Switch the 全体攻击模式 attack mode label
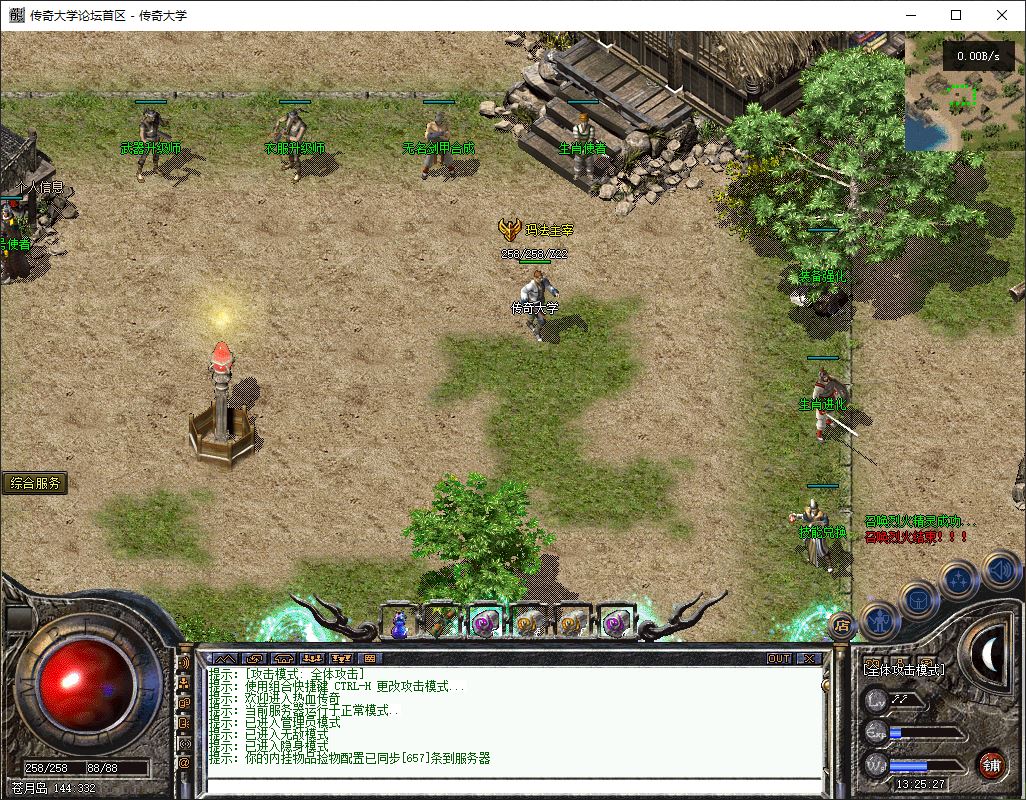Image resolution: width=1026 pixels, height=800 pixels. 904,669
